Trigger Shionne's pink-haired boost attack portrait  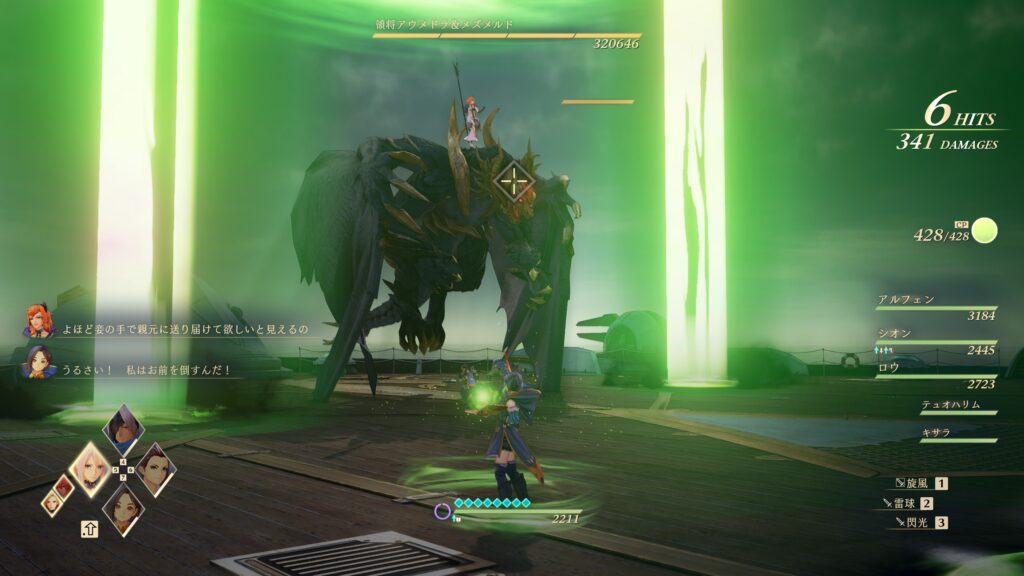91,469
